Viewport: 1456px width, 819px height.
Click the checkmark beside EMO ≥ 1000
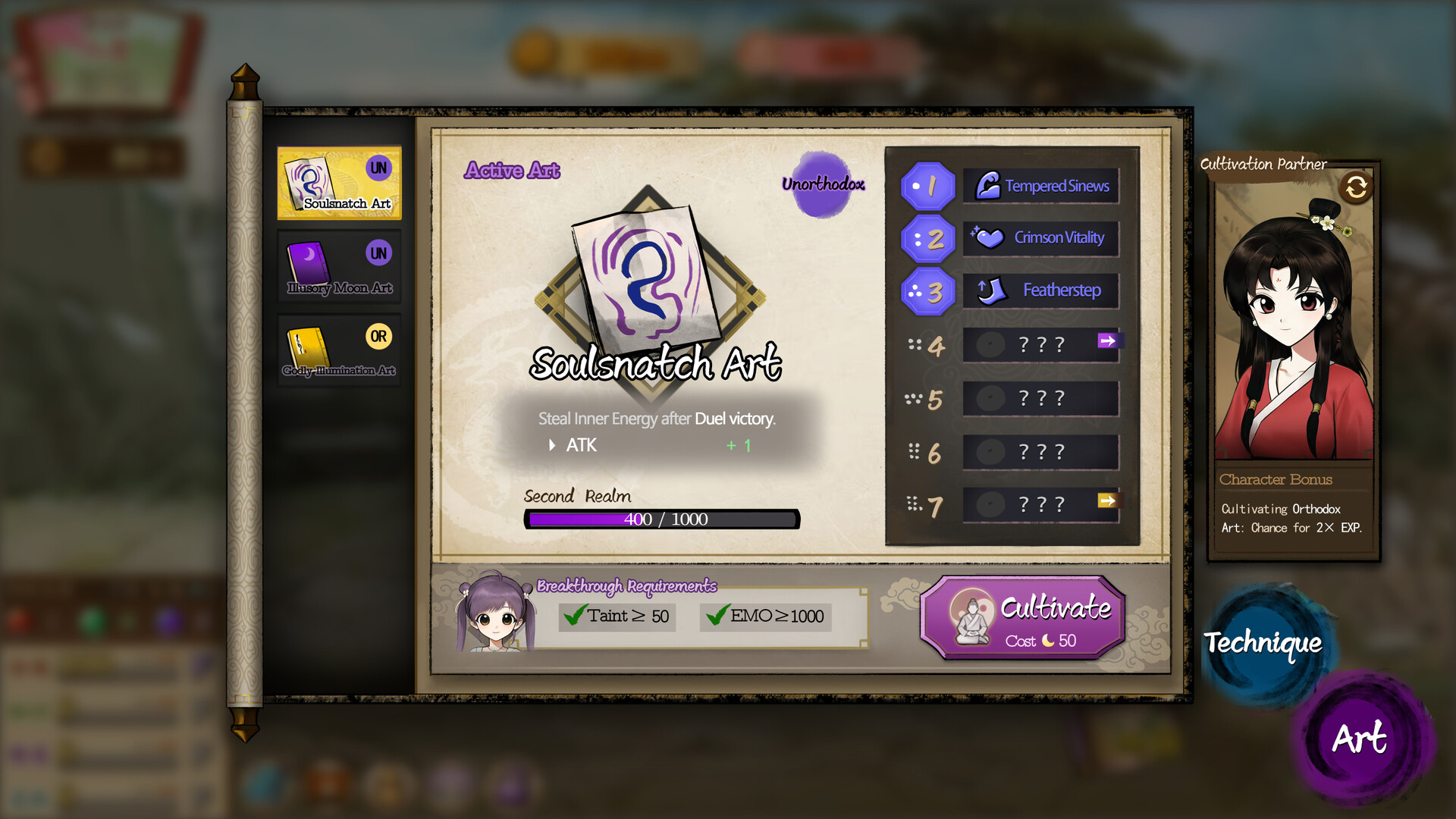coord(717,617)
